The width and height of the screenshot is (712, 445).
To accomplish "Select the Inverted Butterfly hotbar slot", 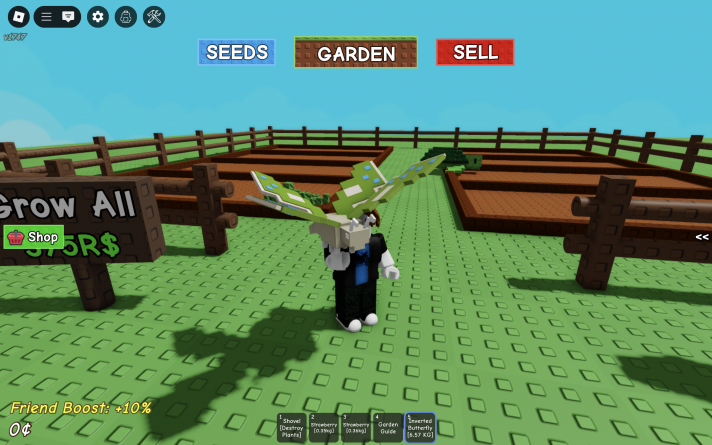I will 420,427.
